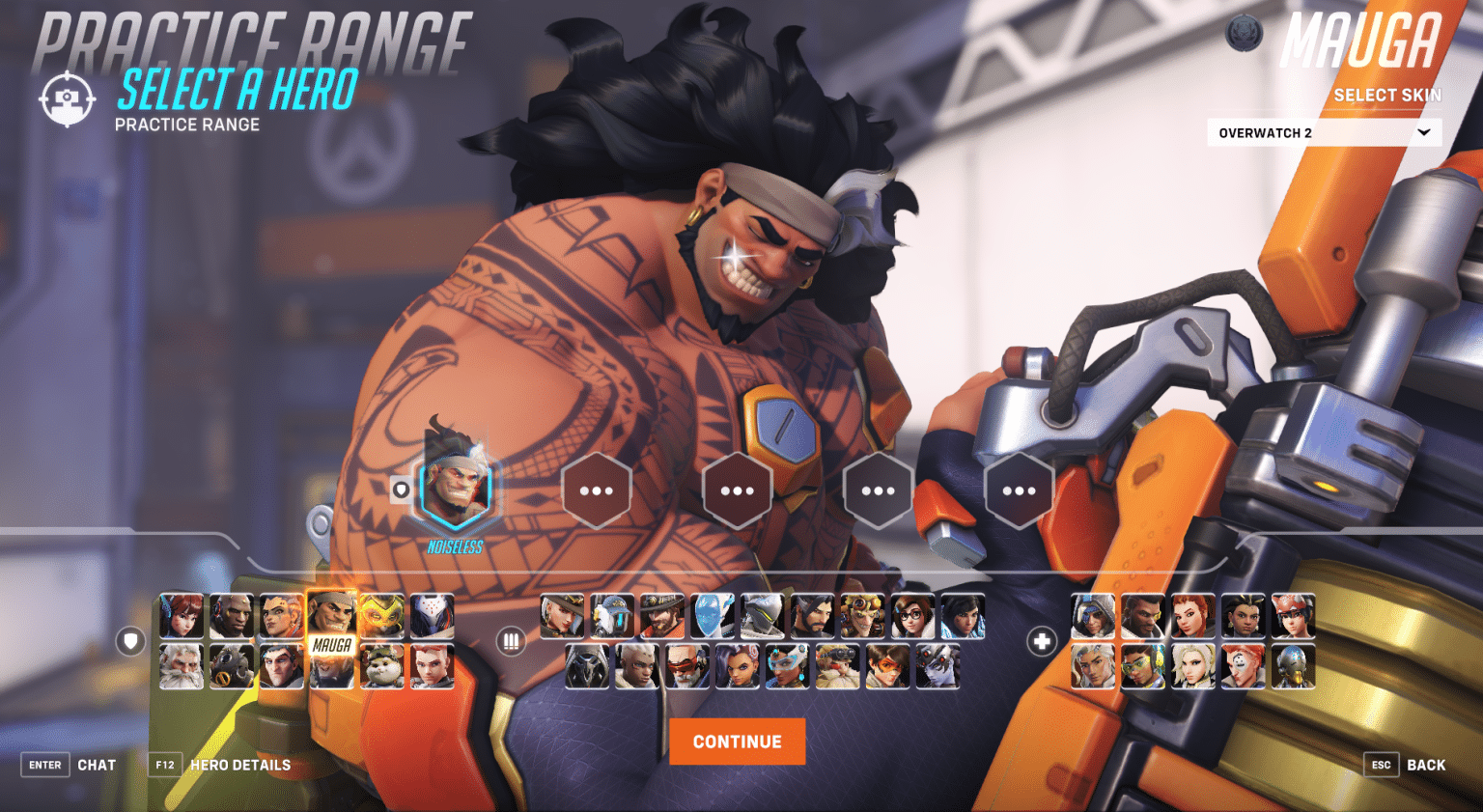Click the rightmost unrevealed skin hexagon
Image resolution: width=1483 pixels, height=812 pixels.
[1019, 490]
